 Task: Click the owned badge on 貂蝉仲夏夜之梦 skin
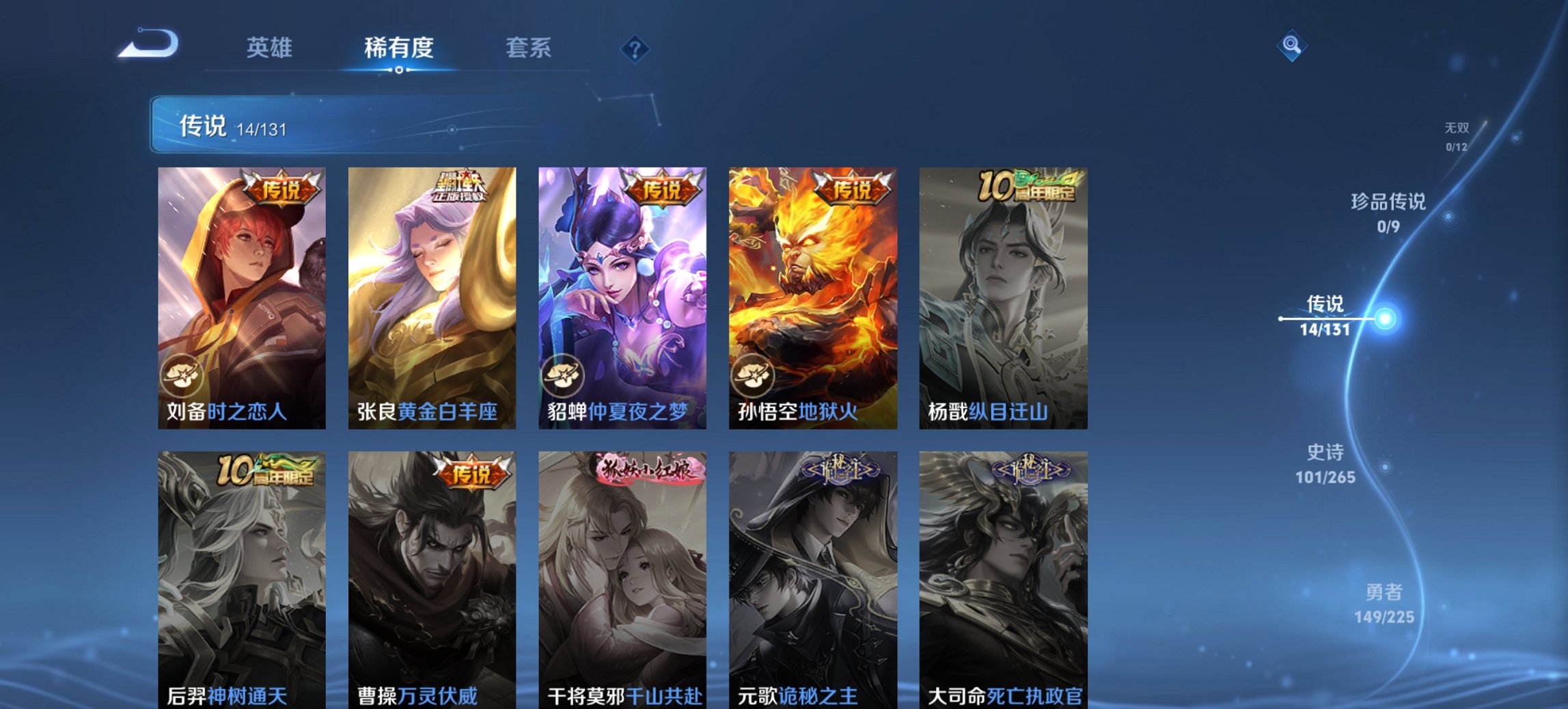coord(563,376)
